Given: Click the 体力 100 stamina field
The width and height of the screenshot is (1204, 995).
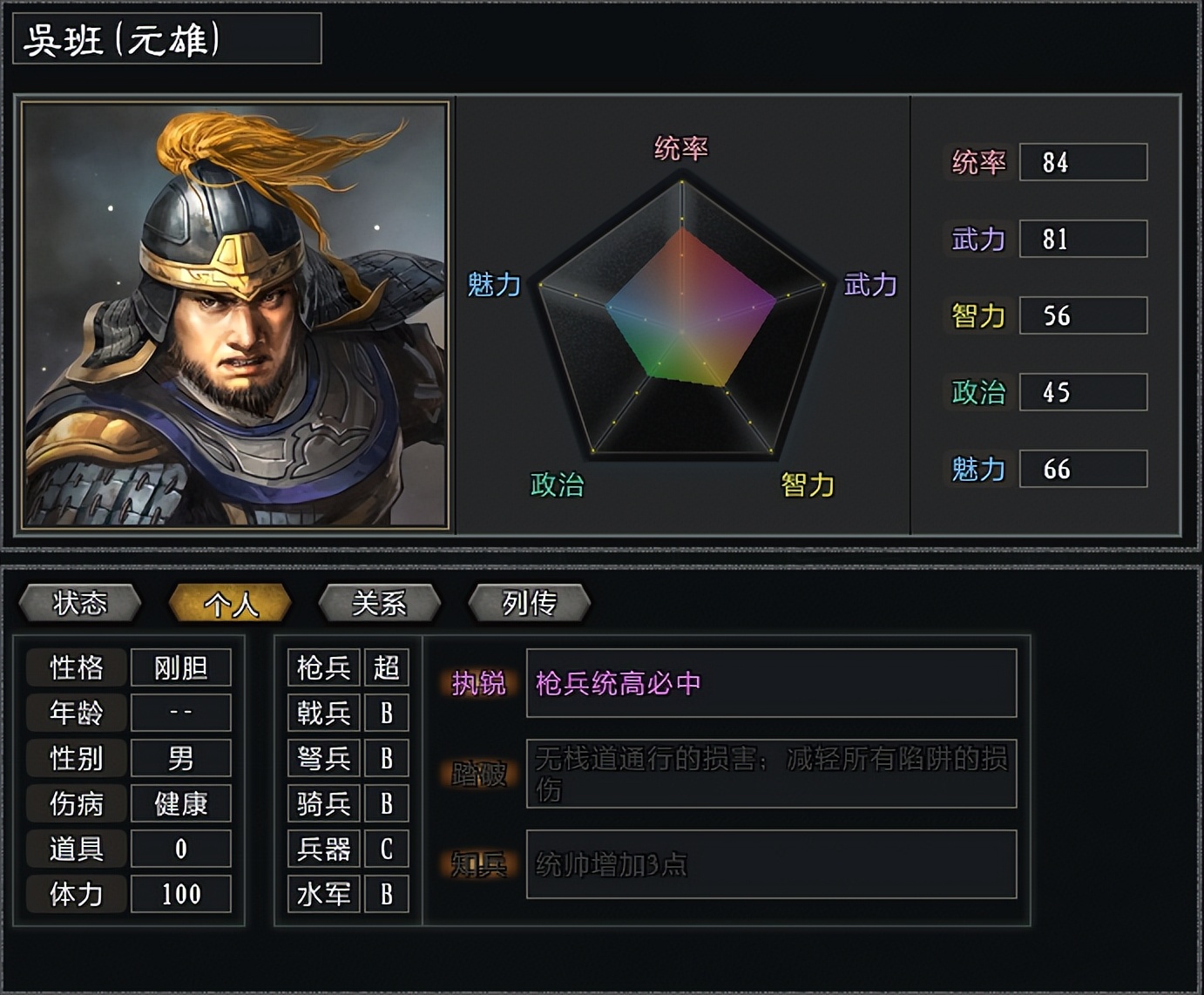Looking at the screenshot, I should tap(181, 894).
